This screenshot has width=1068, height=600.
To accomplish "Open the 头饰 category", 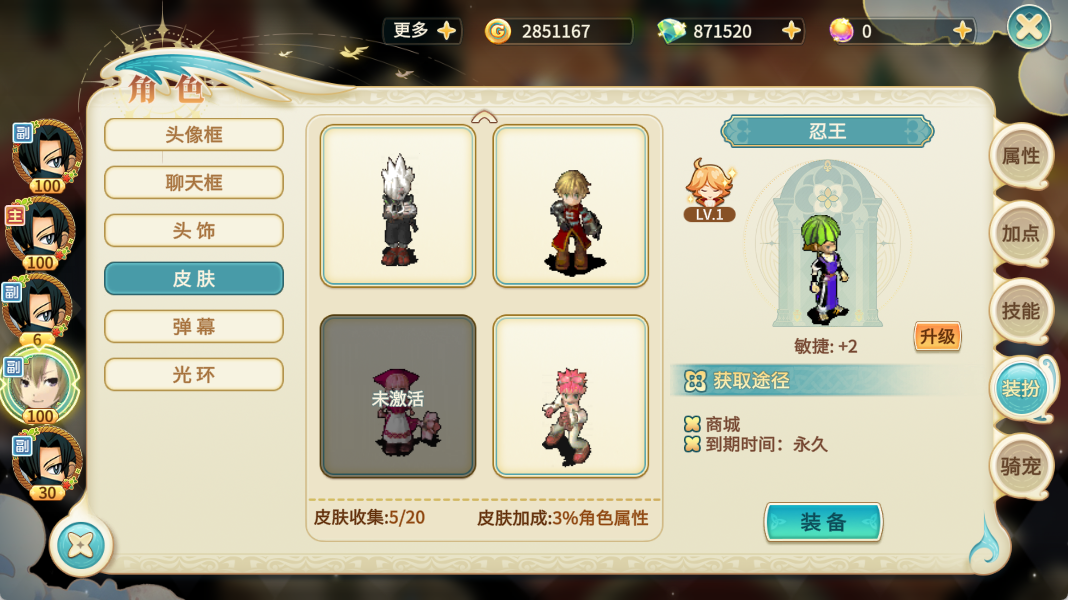I will click(x=194, y=231).
